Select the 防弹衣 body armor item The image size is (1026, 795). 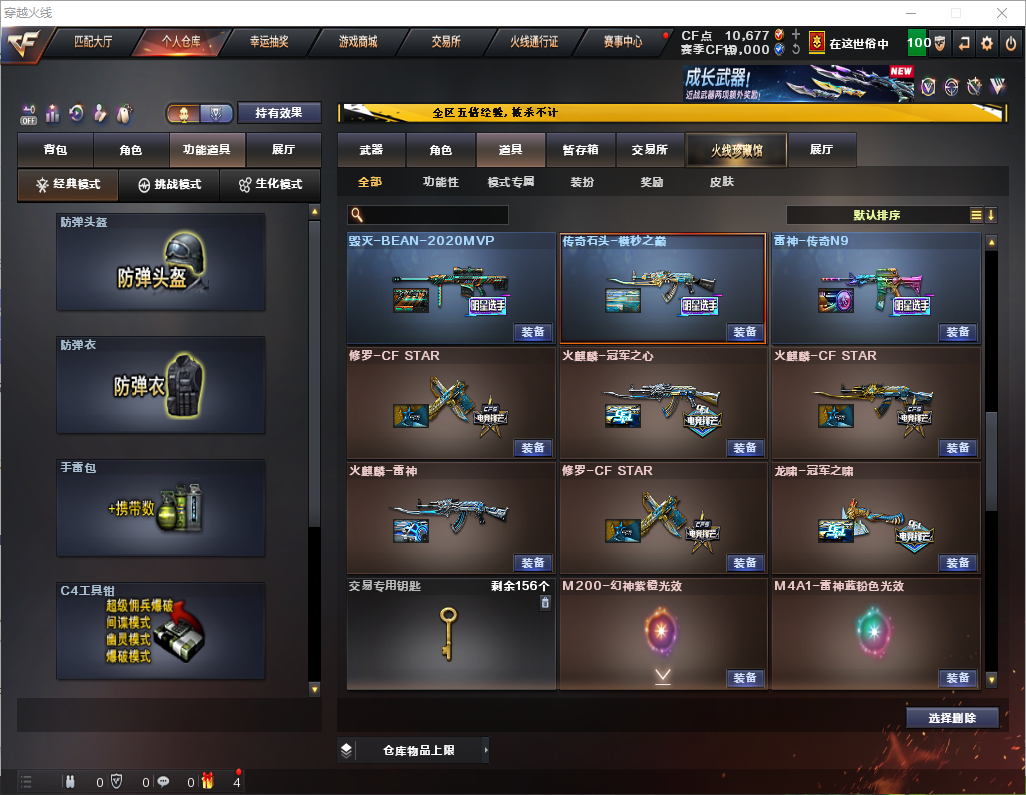pos(161,385)
